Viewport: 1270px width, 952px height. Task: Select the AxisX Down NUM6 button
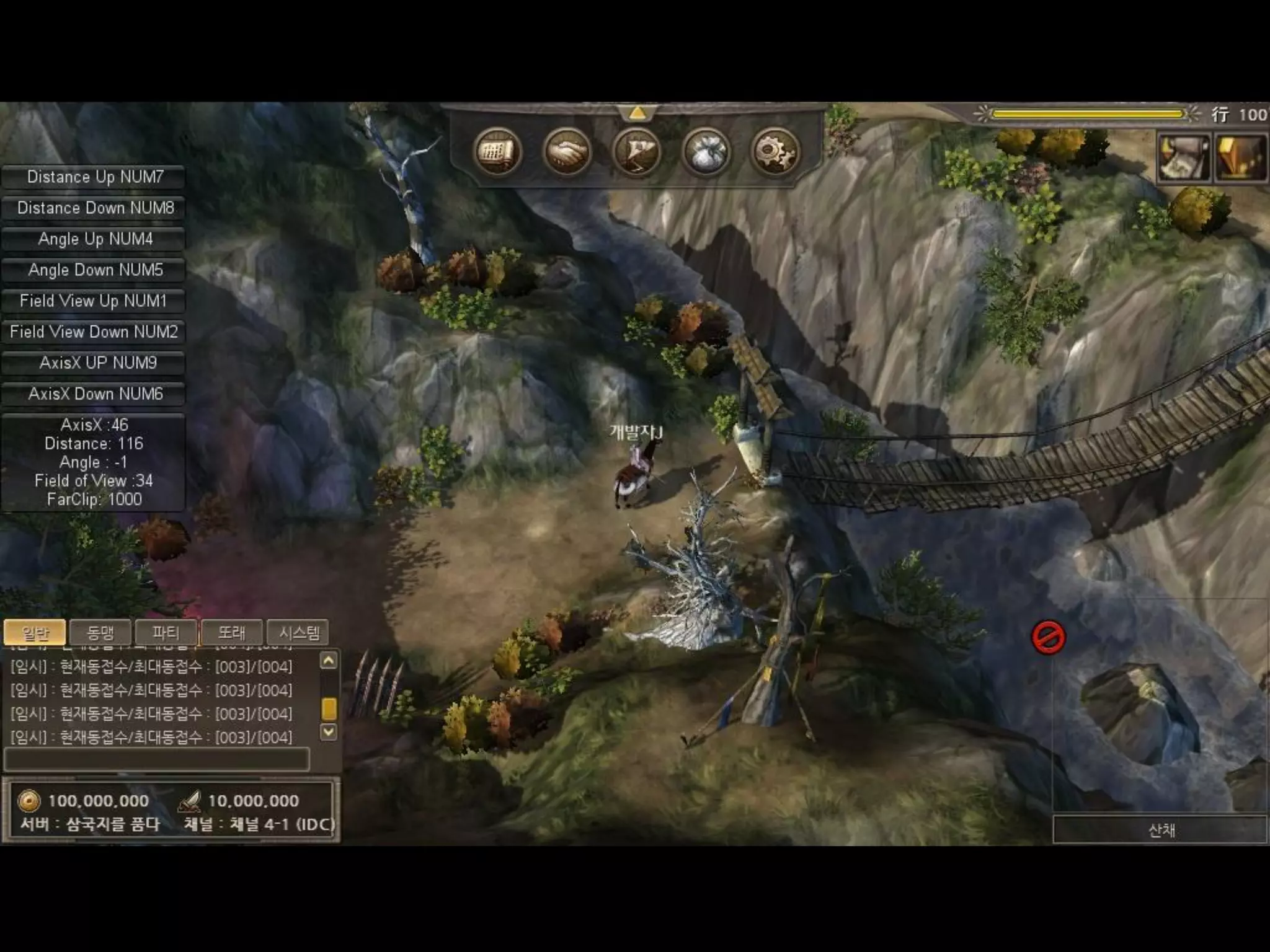click(x=94, y=394)
